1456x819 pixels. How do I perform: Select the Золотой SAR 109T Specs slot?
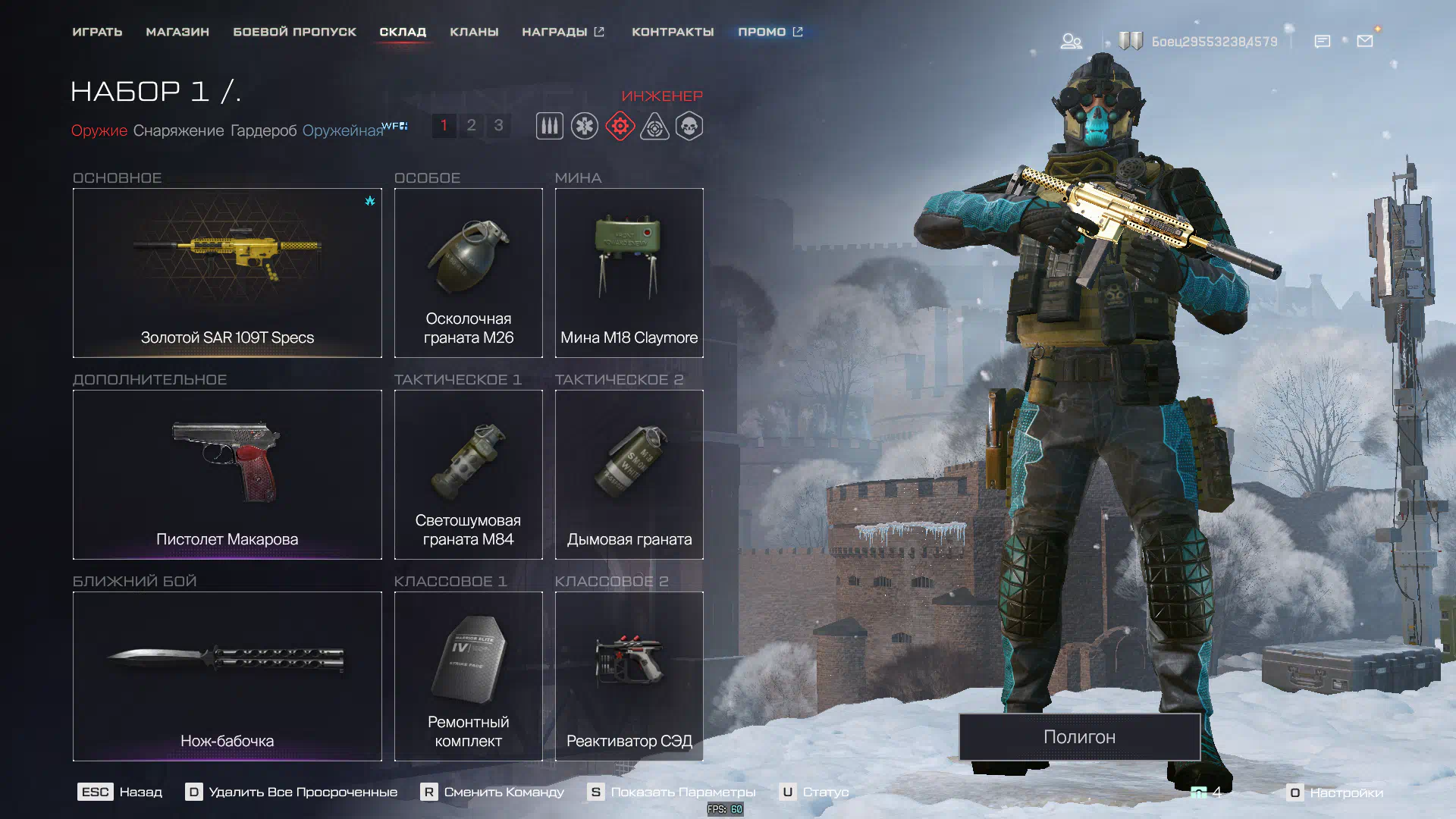[227, 272]
